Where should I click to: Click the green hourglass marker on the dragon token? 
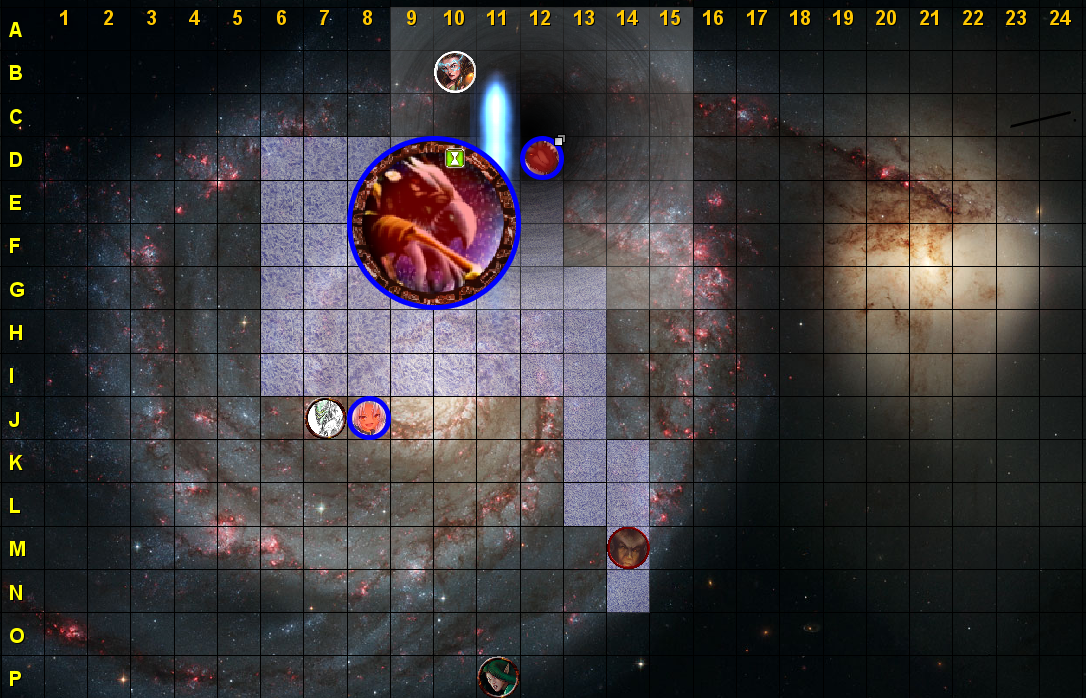[455, 157]
